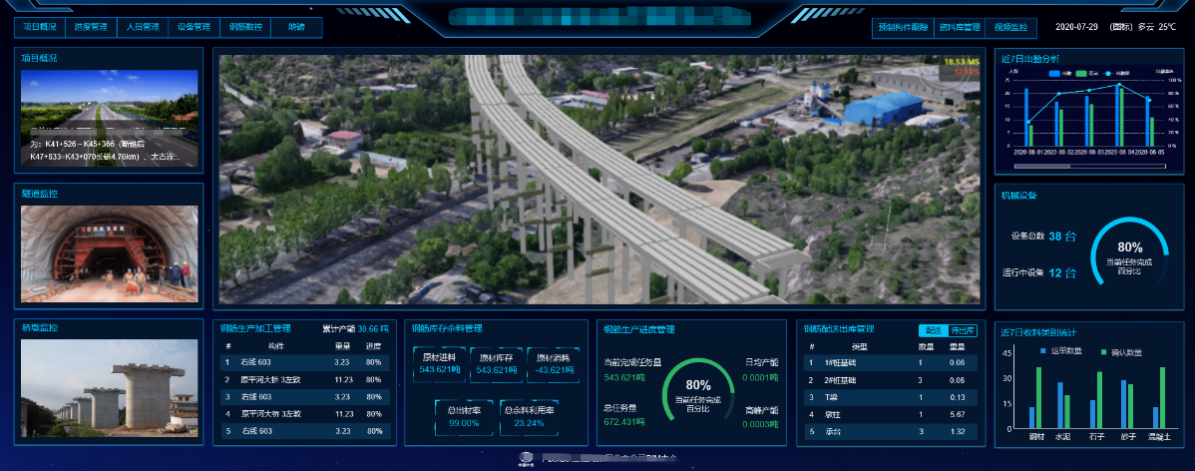This screenshot has width=1195, height=471.
Task: Select the 配送 toggle in rebar delivery panel
Action: [x=932, y=330]
